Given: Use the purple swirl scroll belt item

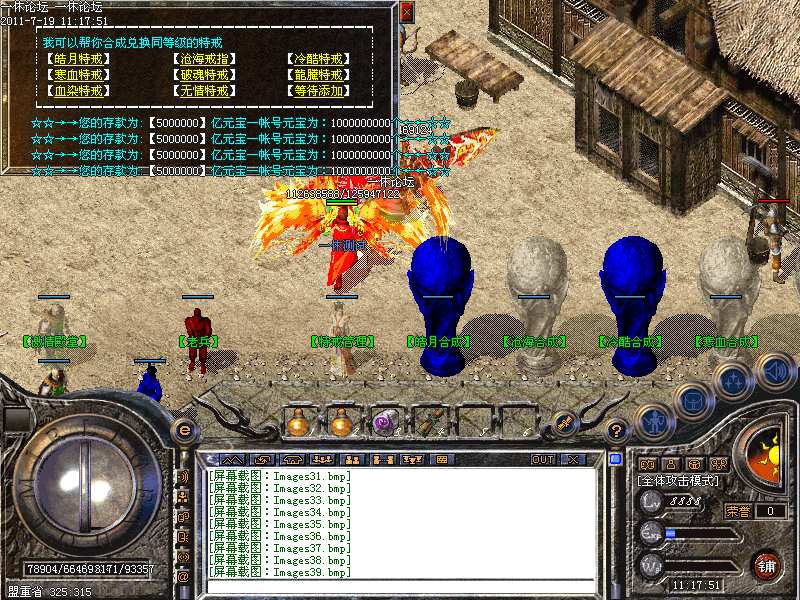Looking at the screenshot, I should (385, 423).
